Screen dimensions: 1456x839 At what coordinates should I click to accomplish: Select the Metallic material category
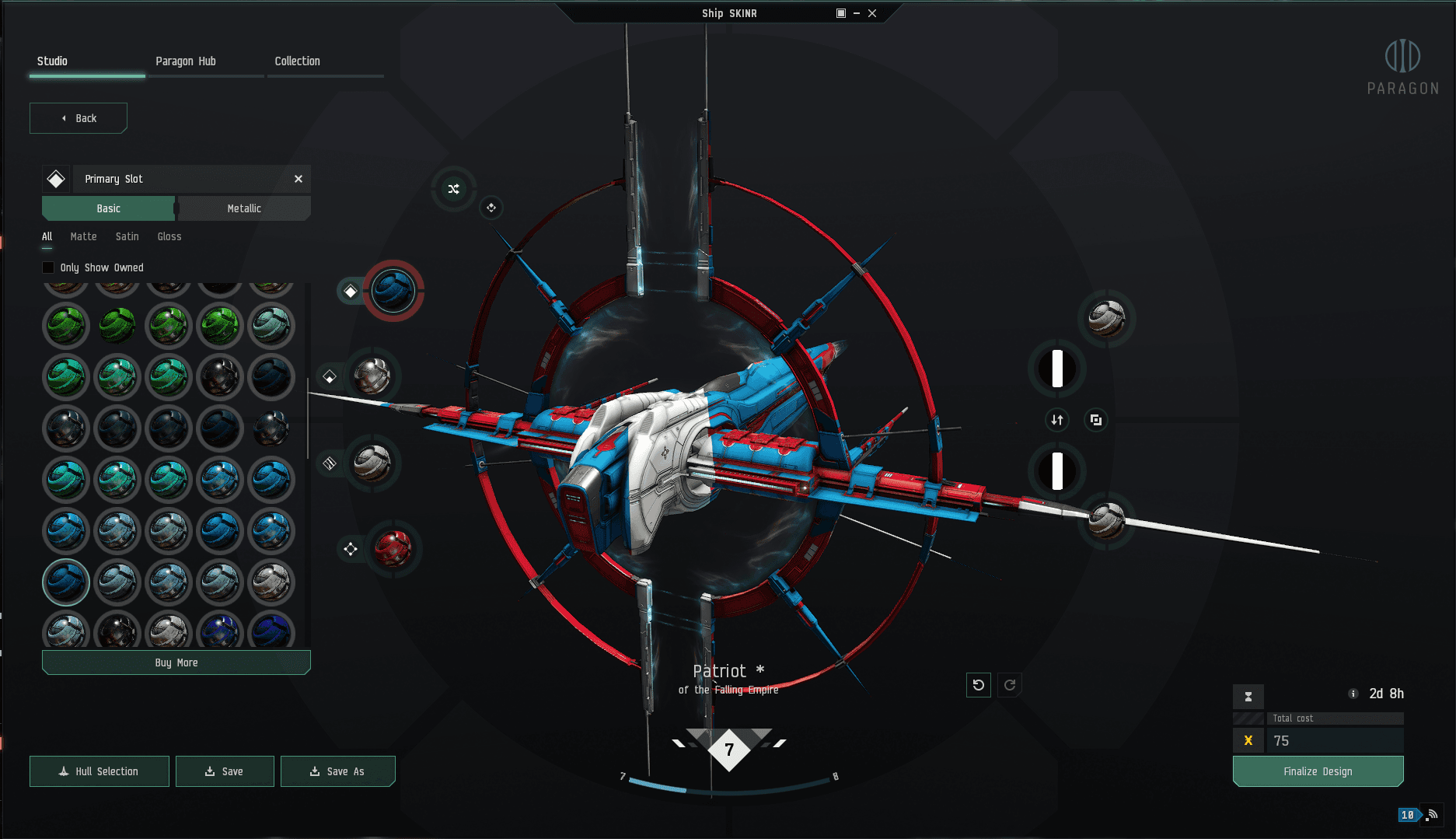coord(244,208)
